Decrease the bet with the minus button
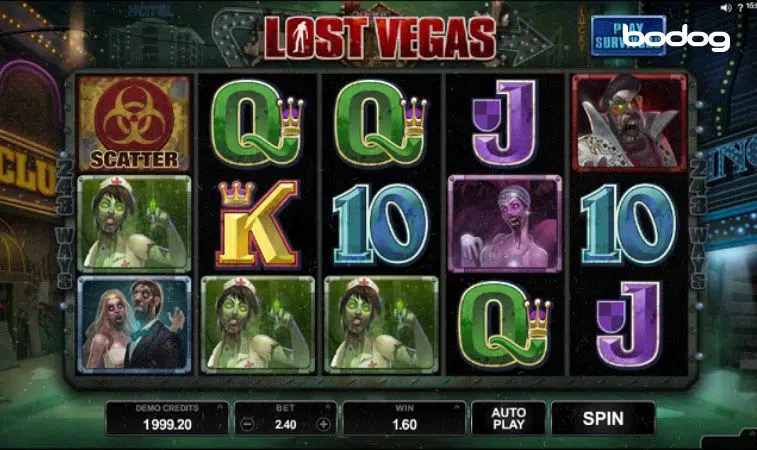 (247, 423)
